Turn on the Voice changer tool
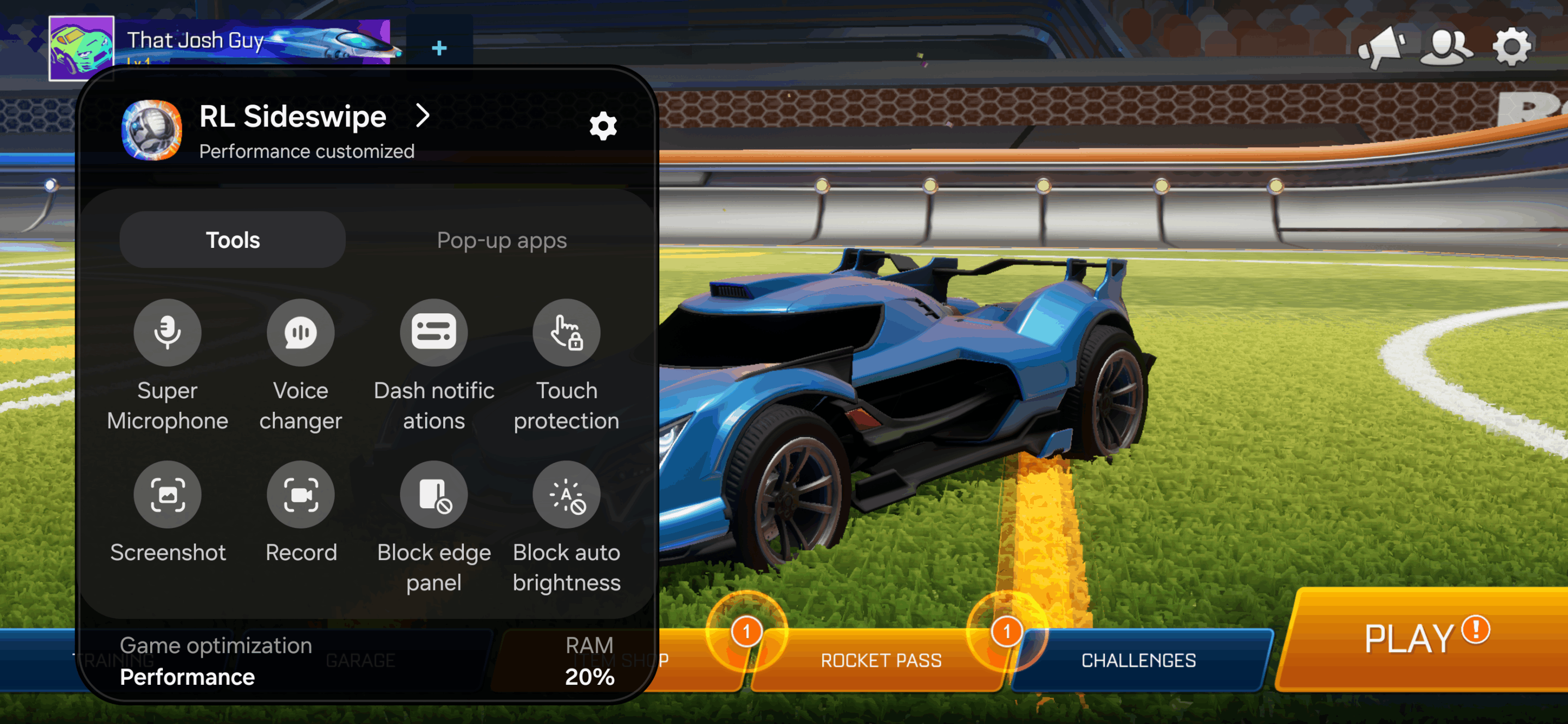 tap(301, 332)
